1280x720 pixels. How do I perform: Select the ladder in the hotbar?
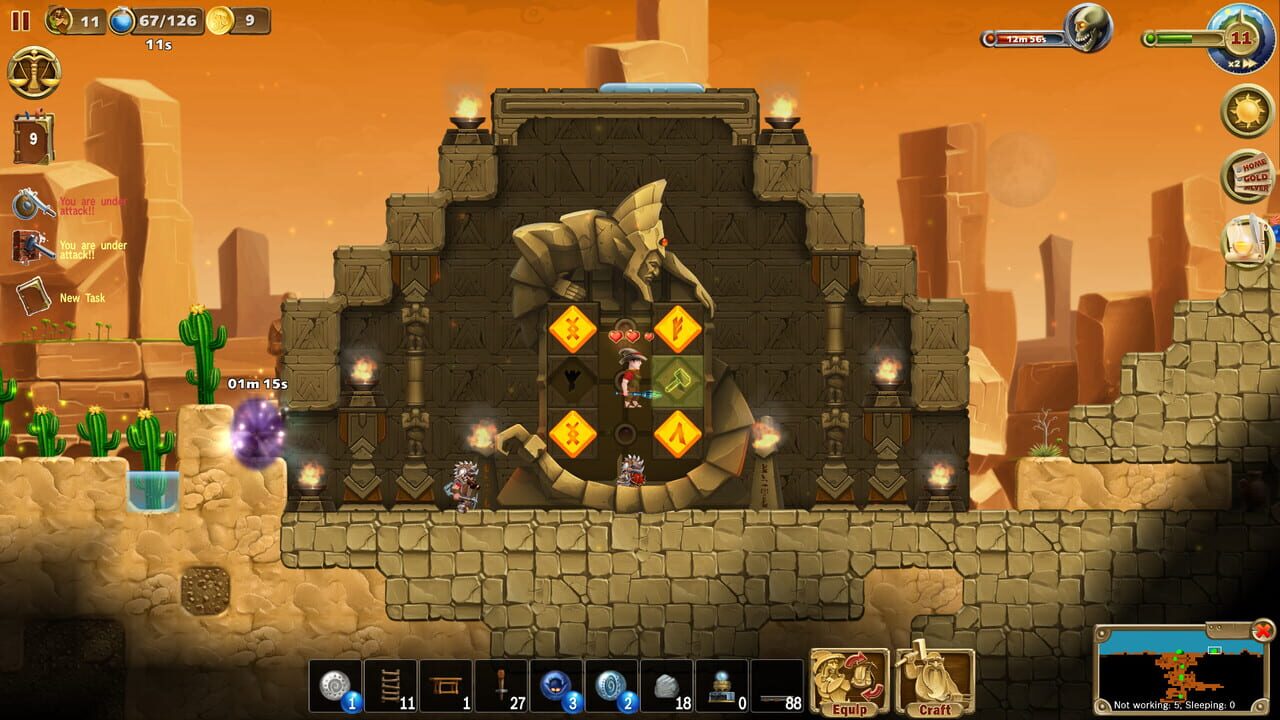(389, 686)
